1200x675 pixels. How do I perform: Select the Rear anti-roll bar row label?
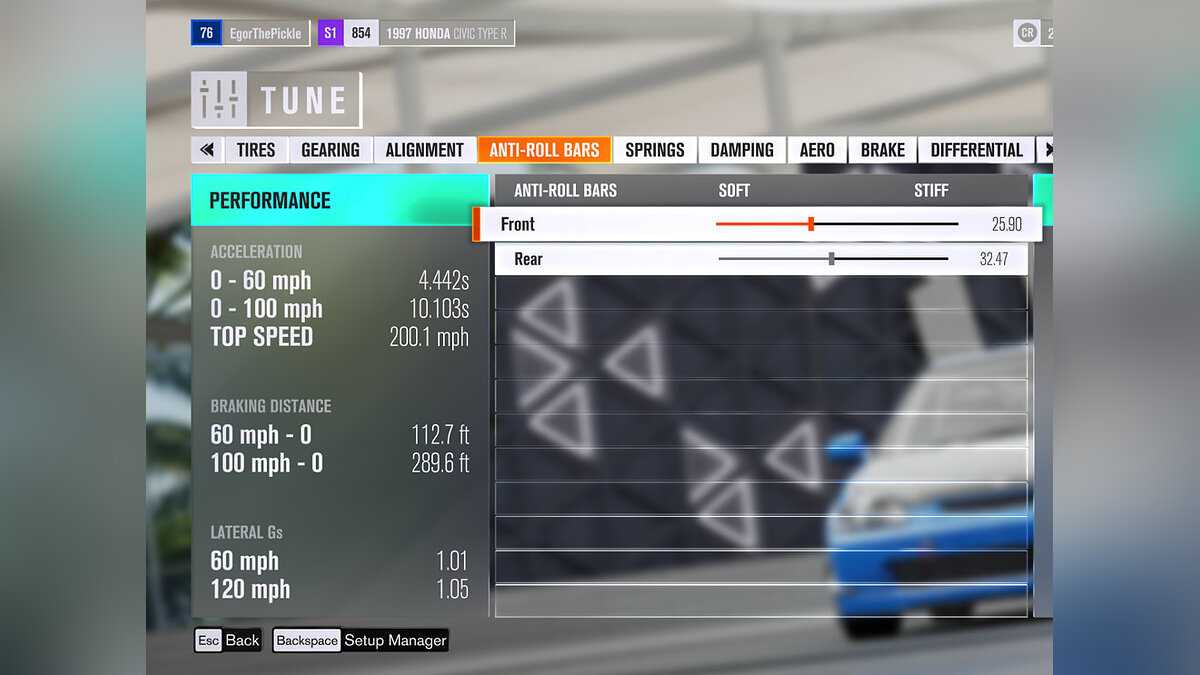point(528,259)
